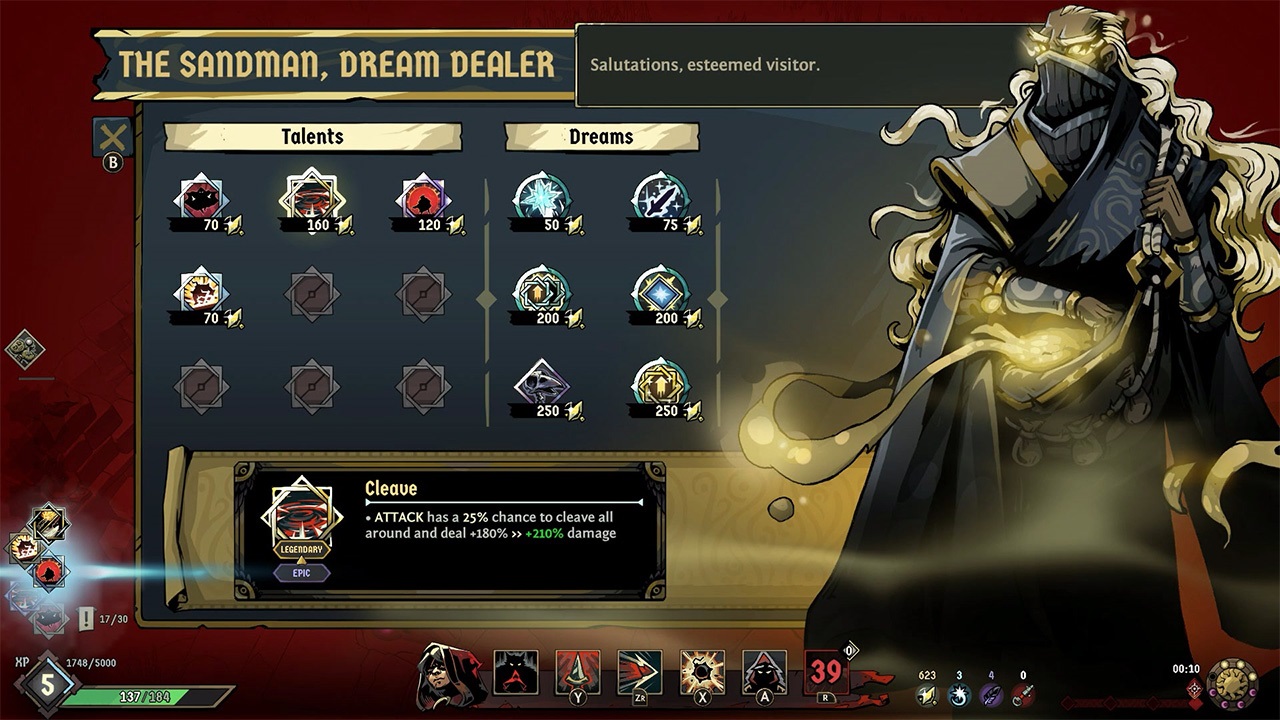Select the highlighted Cleave talent icon
Image resolution: width=1280 pixels, height=720 pixels.
[x=313, y=195]
